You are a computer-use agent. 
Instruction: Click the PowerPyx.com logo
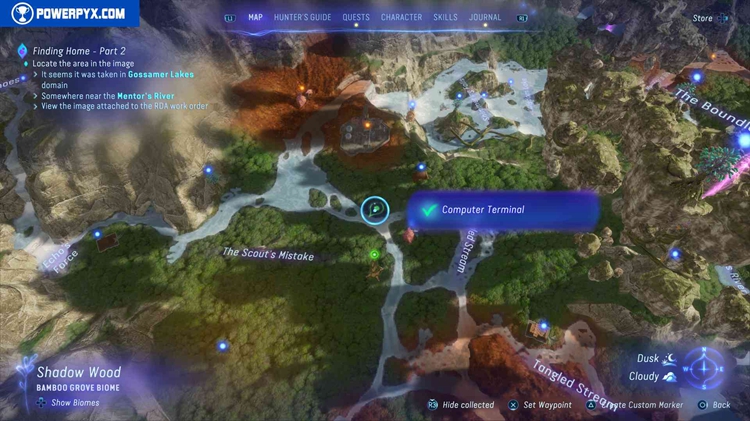[70, 14]
